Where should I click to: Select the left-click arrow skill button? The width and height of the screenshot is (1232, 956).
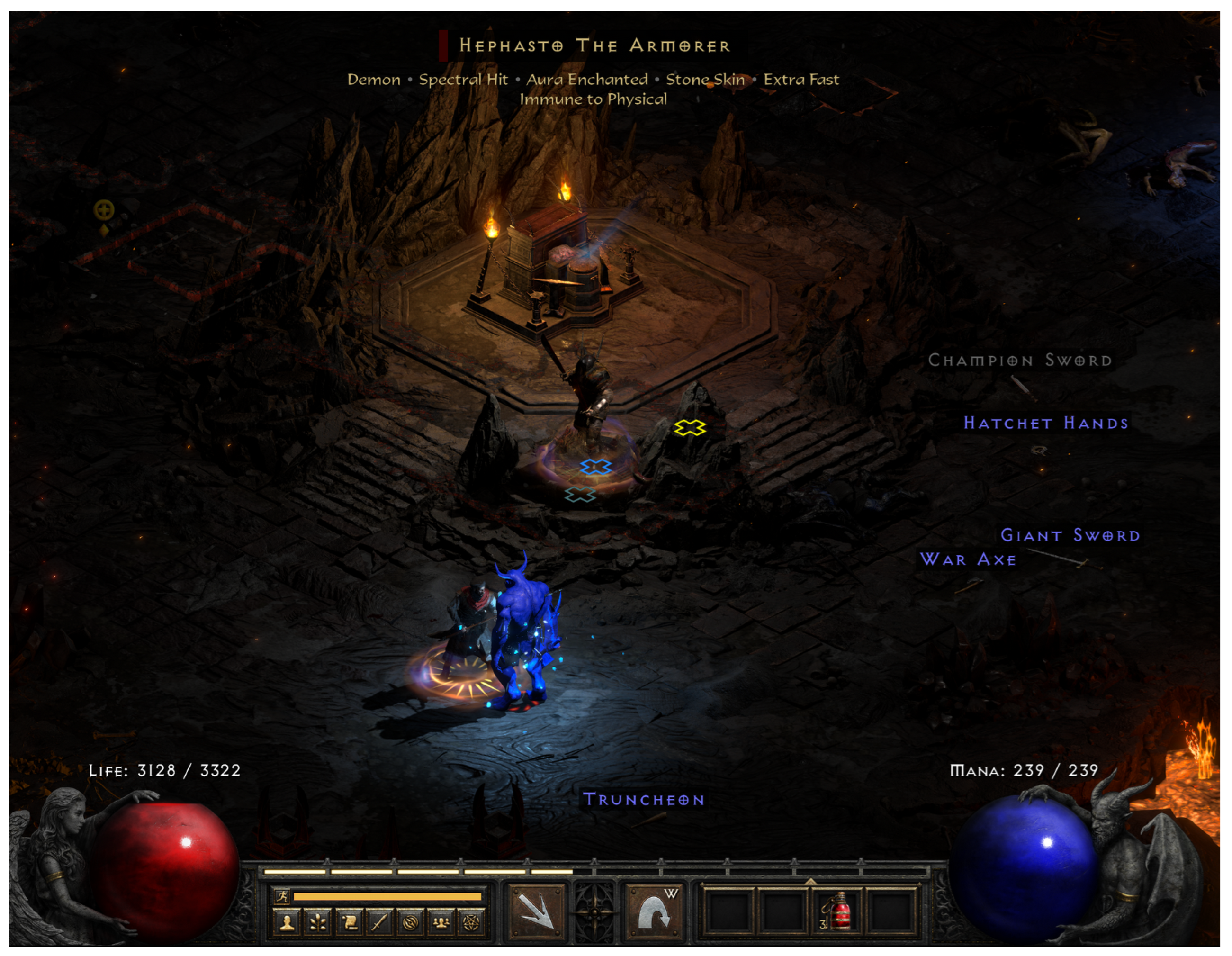[x=537, y=911]
